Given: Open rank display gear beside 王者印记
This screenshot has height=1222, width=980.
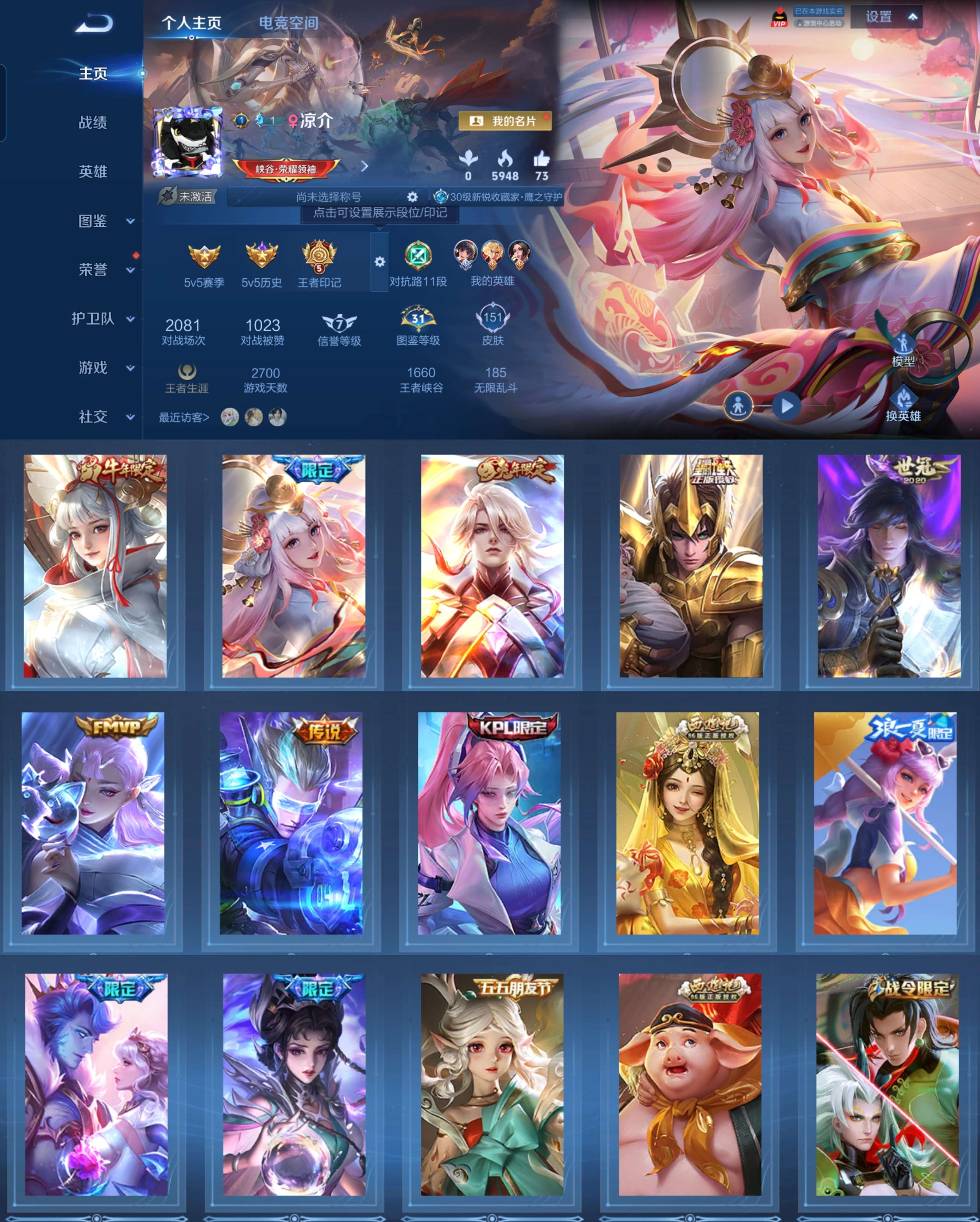Looking at the screenshot, I should tap(380, 261).
